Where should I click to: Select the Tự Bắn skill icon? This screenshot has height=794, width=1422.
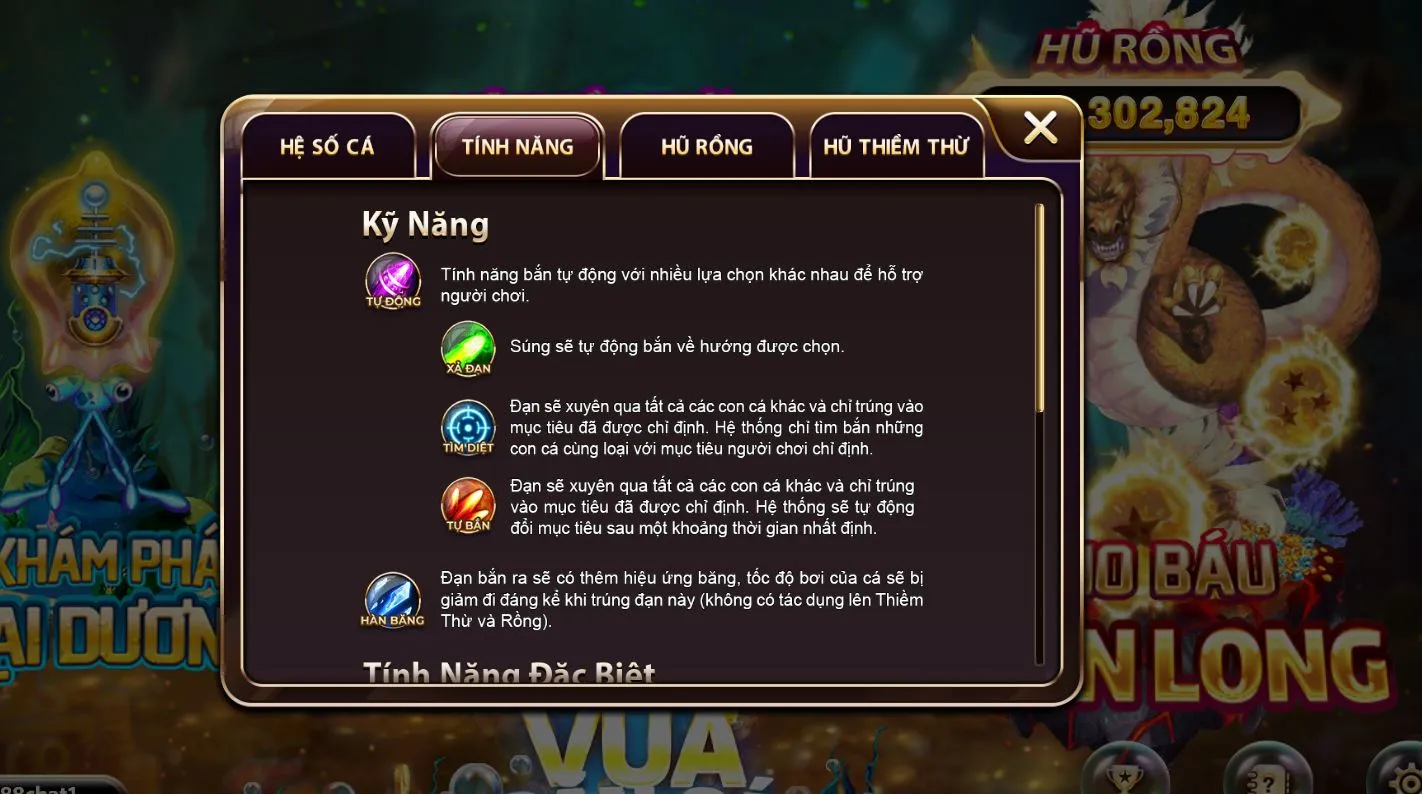tap(467, 505)
